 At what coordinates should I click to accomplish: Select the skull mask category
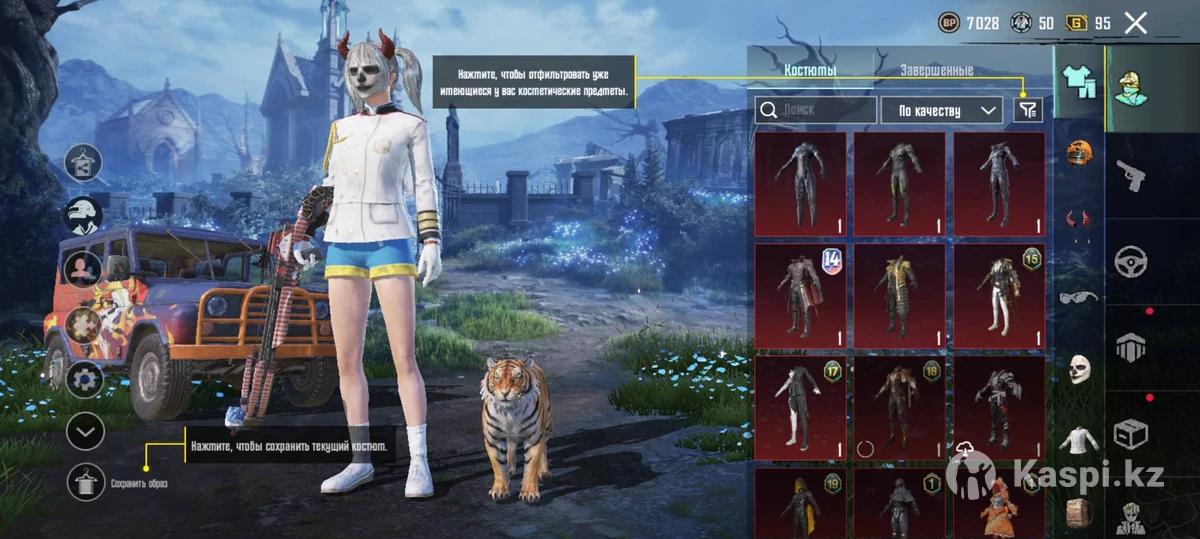pos(1079,368)
